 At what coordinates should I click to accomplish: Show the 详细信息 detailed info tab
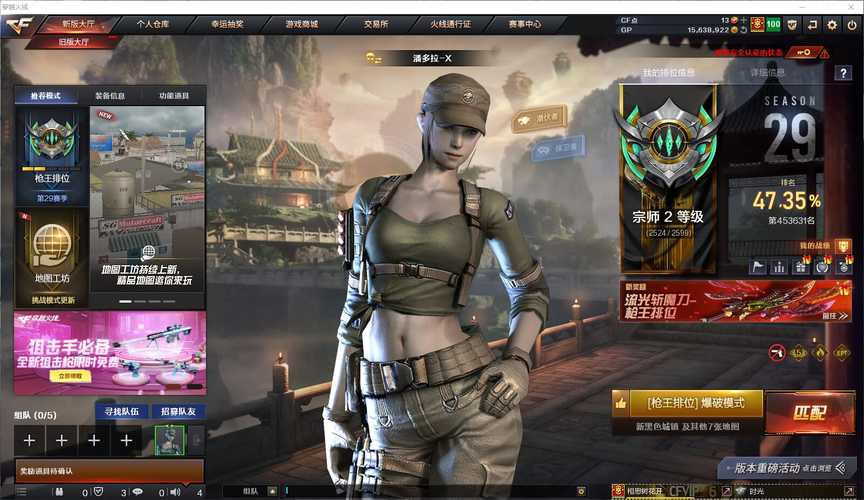pyautogui.click(x=768, y=72)
